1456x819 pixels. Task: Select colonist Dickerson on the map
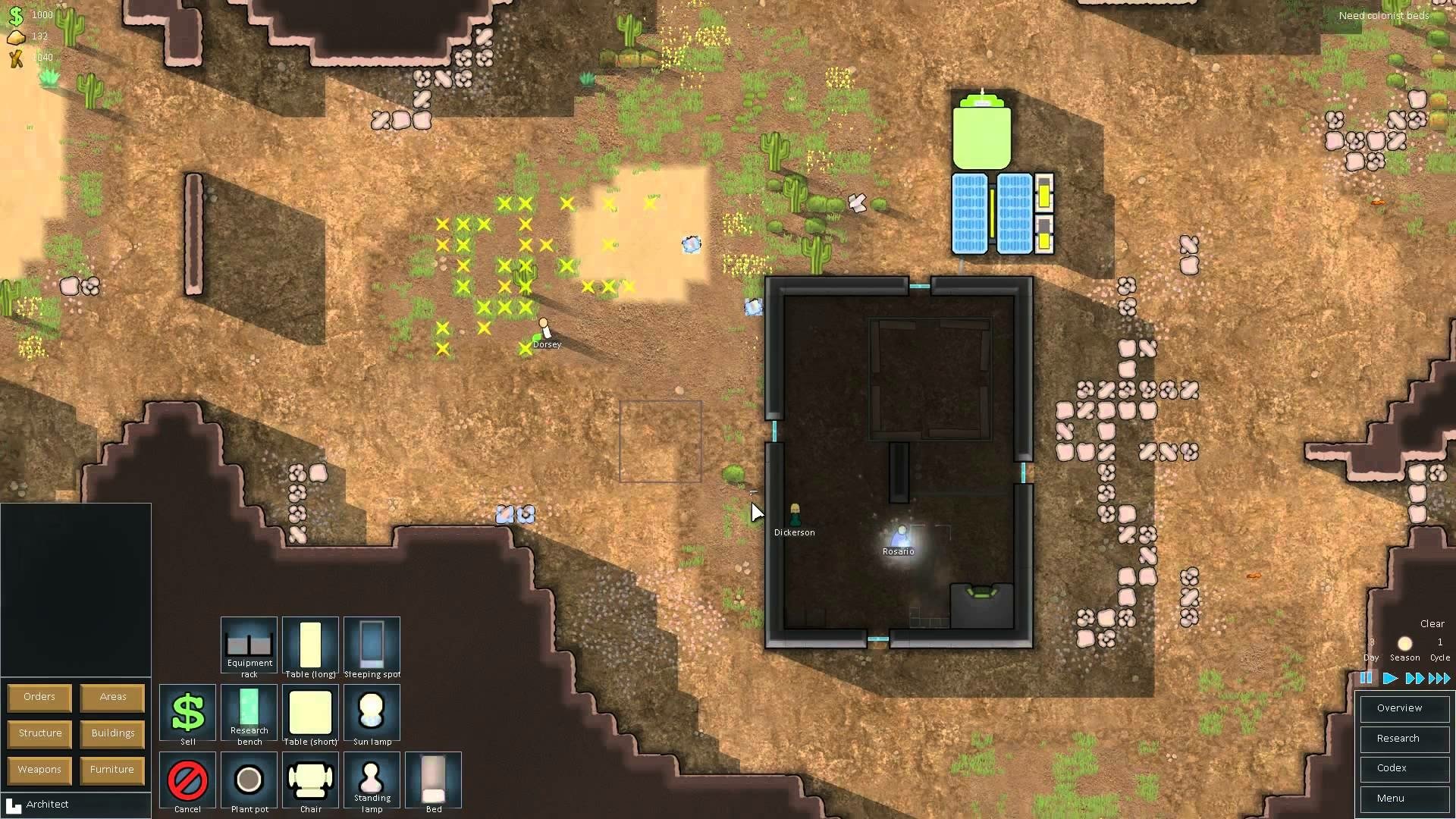(794, 516)
